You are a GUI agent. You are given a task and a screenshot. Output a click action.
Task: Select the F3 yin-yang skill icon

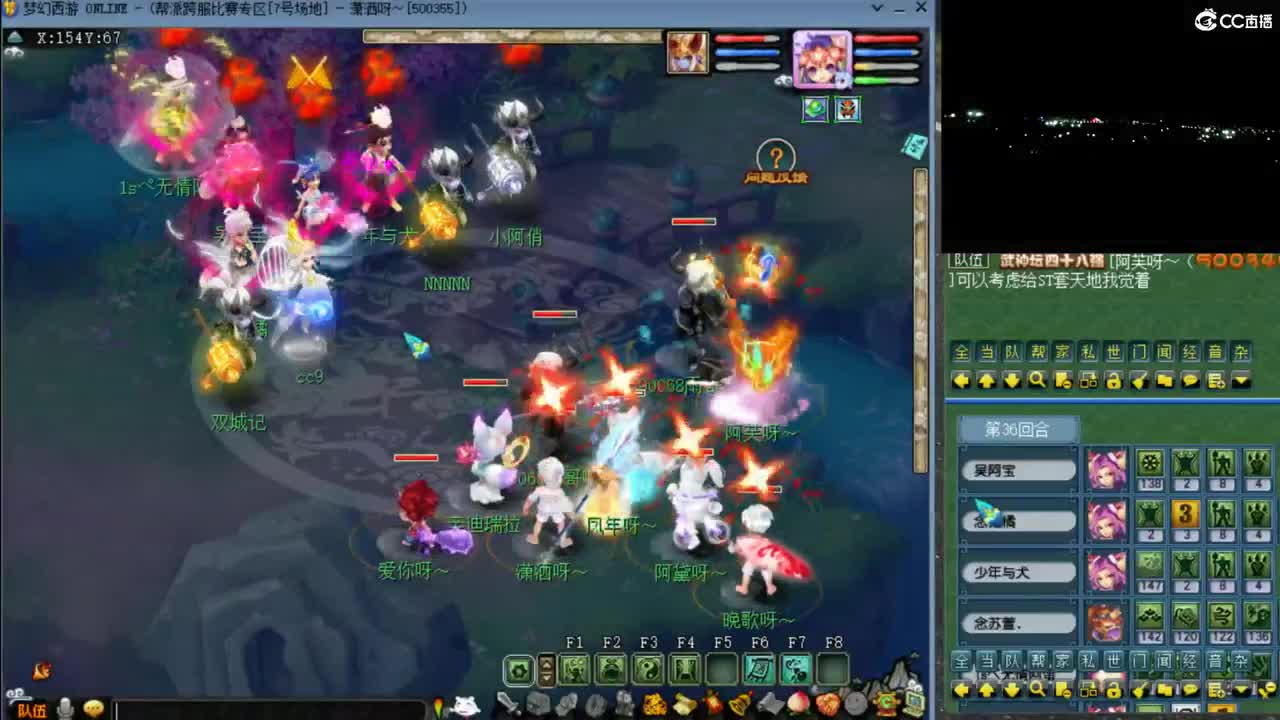(649, 670)
